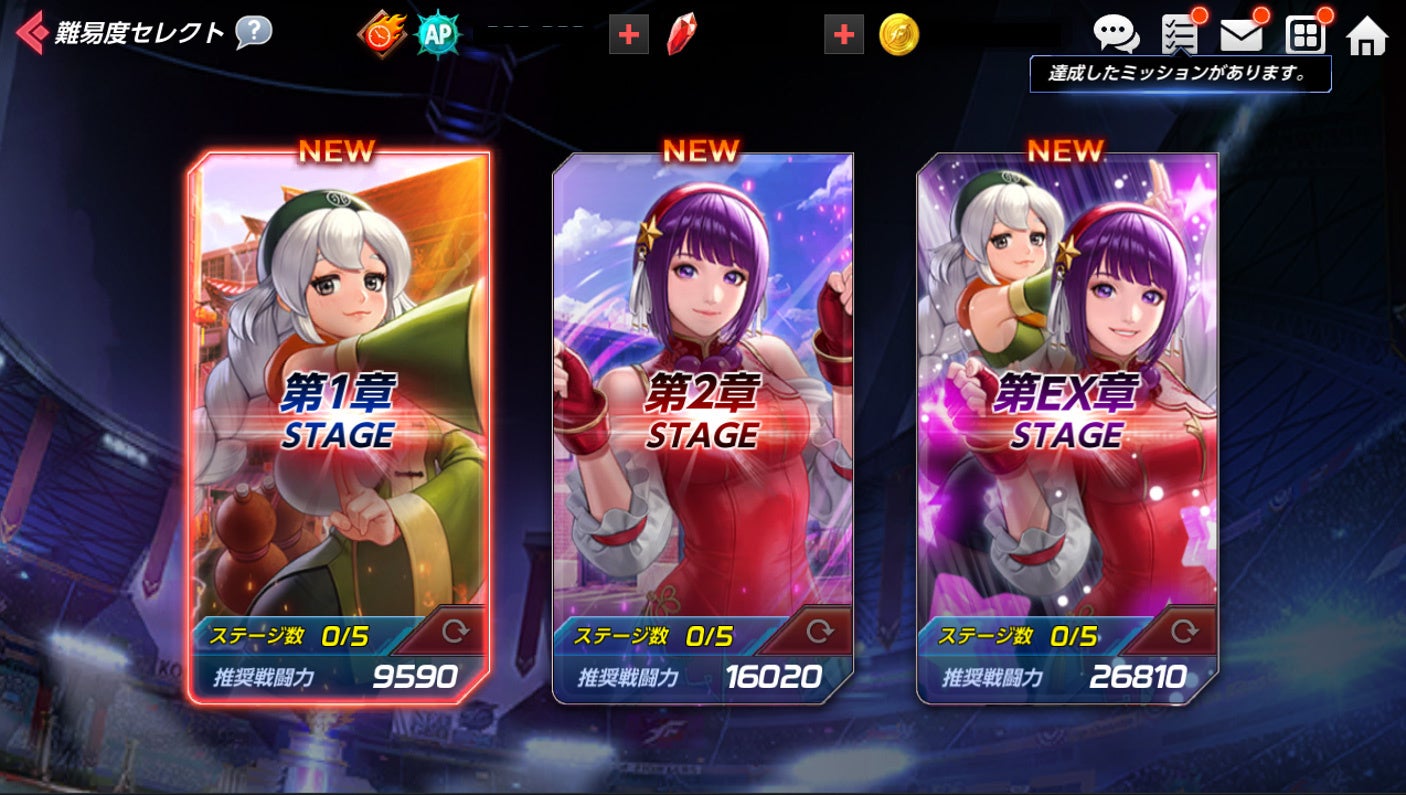Open the help question mark bubble

[x=253, y=33]
